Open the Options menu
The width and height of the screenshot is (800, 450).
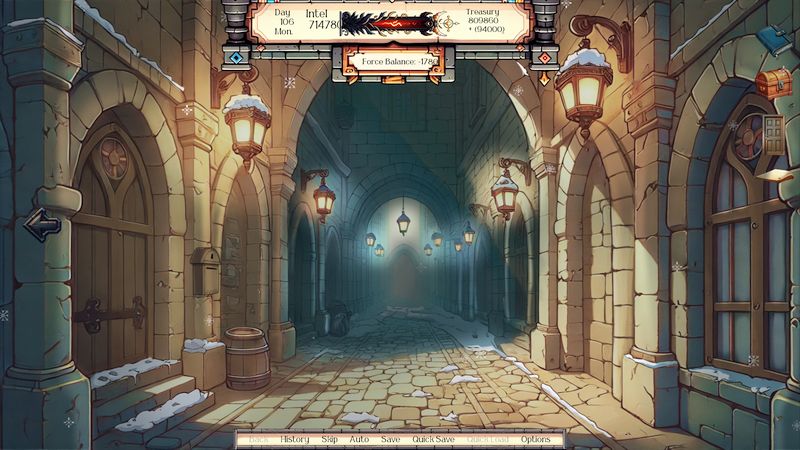[535, 439]
